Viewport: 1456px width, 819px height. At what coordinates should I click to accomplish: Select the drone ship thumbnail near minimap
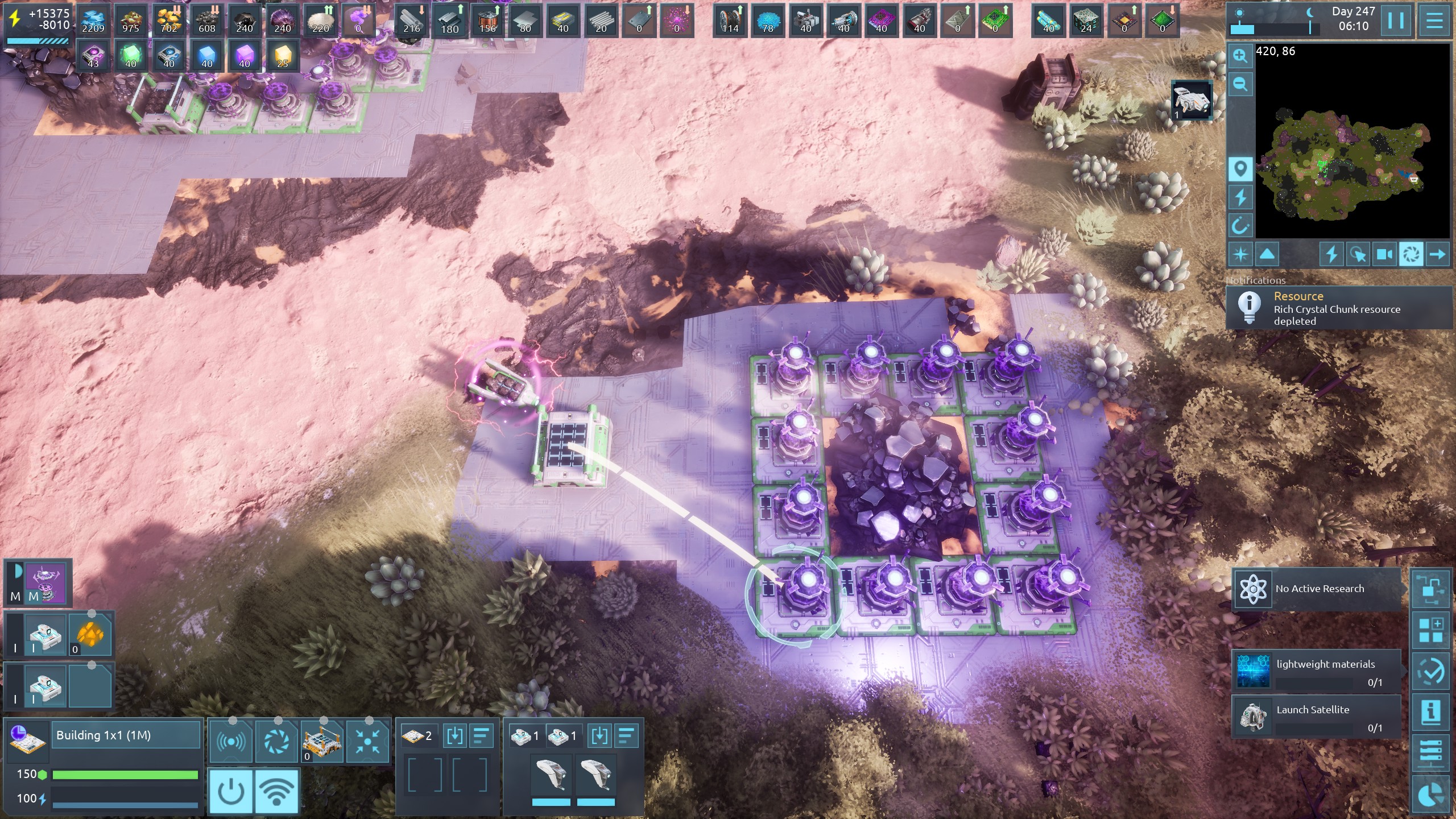click(1192, 101)
